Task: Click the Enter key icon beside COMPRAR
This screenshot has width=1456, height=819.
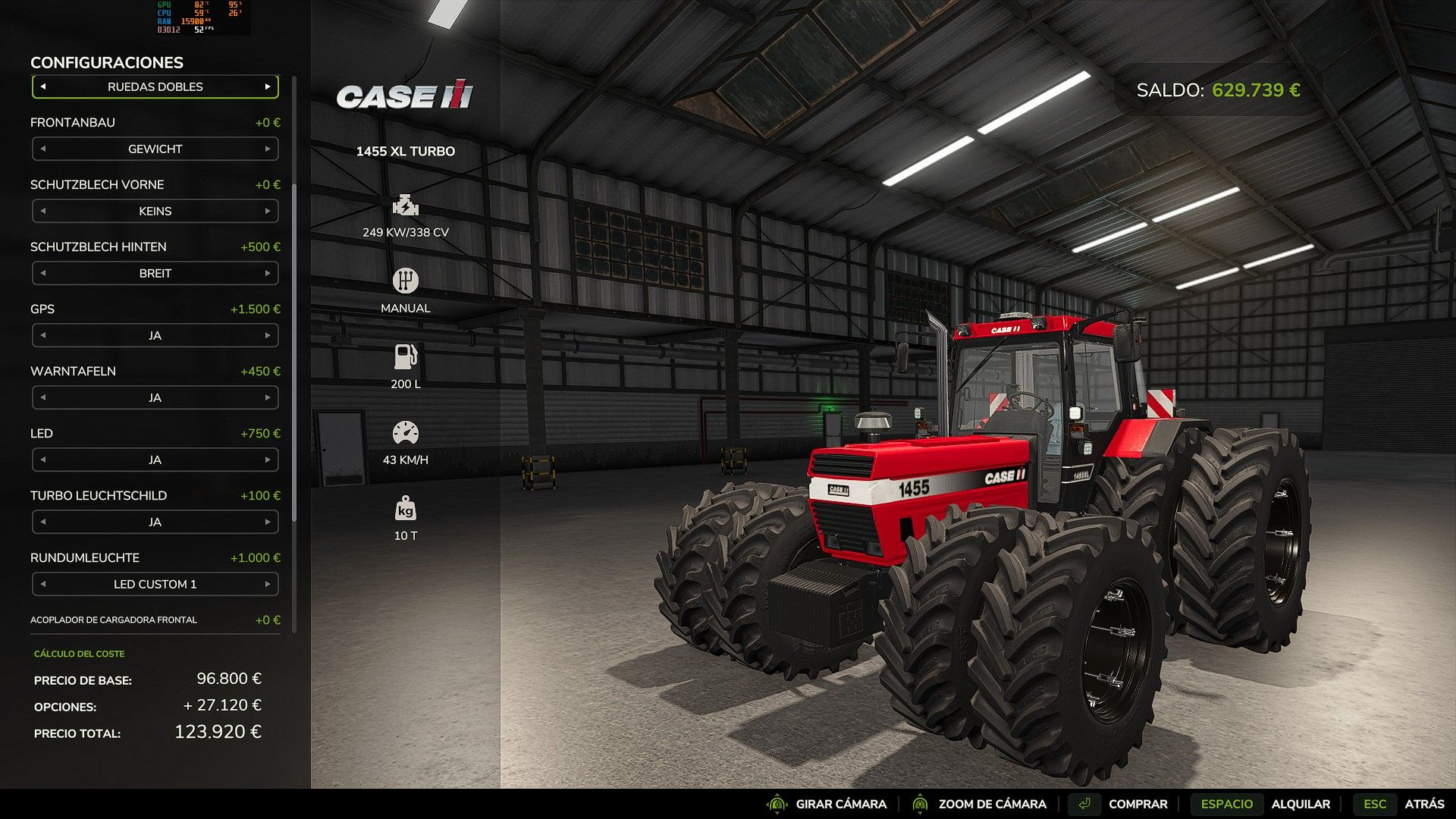Action: (x=1086, y=803)
